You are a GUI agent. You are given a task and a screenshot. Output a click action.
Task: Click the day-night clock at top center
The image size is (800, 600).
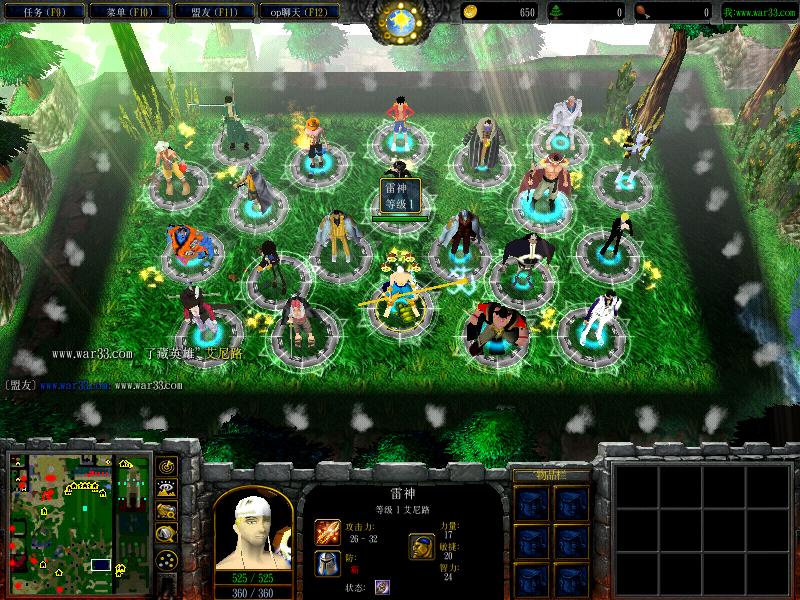tap(400, 20)
